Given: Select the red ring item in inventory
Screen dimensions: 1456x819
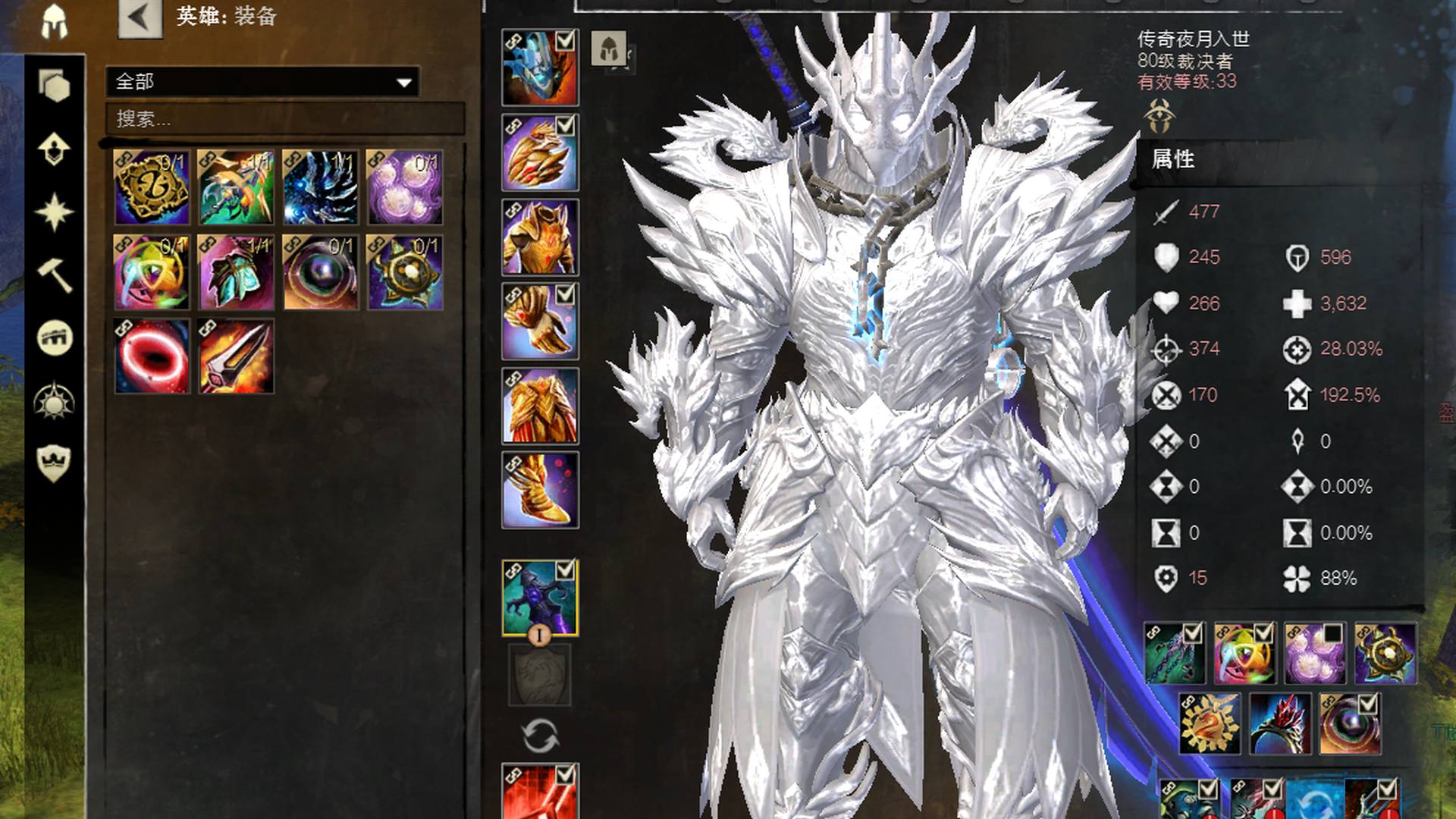Looking at the screenshot, I should tap(152, 356).
